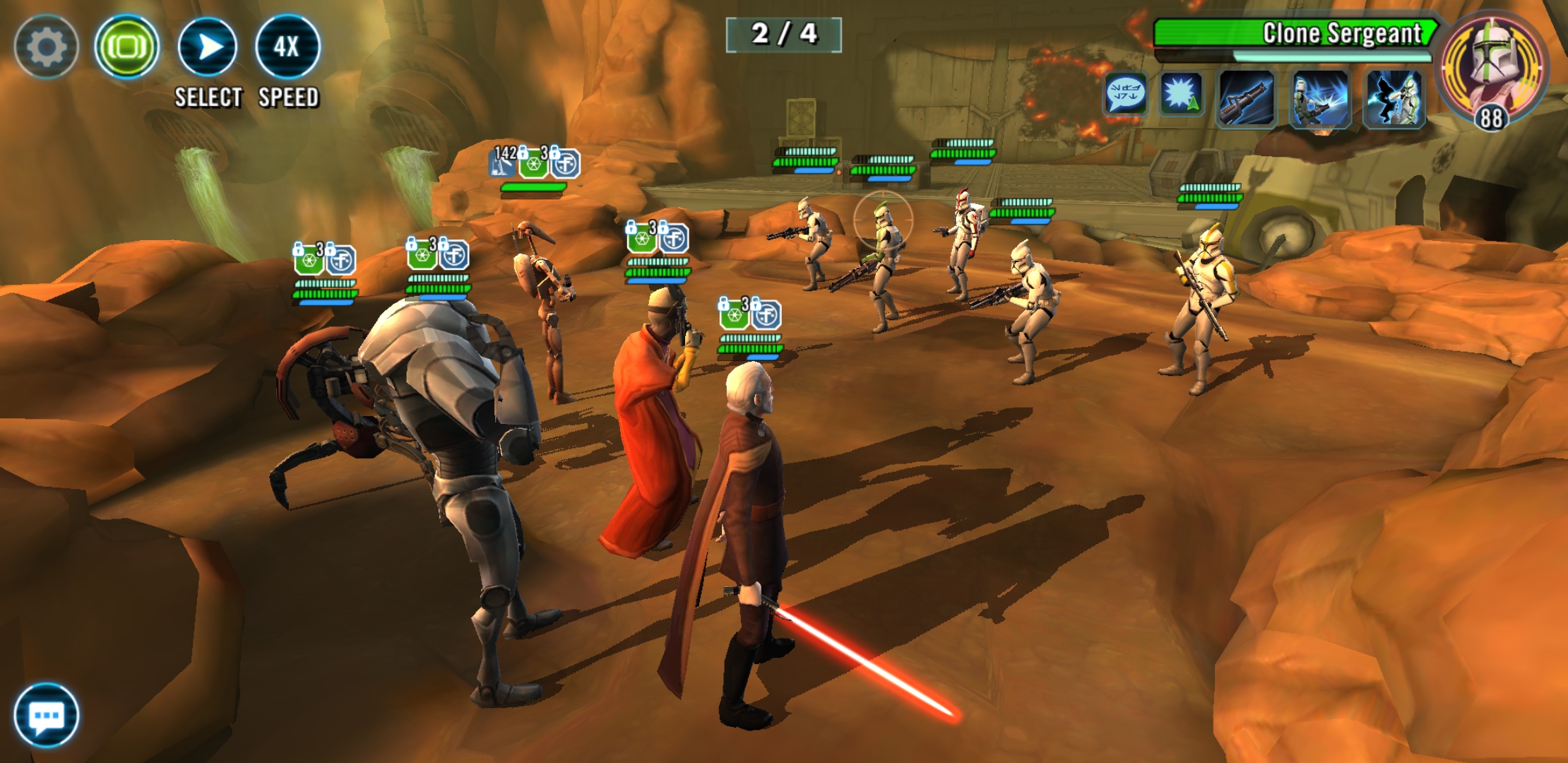View the starburst passive ability icon
1568x763 pixels.
tap(1181, 95)
